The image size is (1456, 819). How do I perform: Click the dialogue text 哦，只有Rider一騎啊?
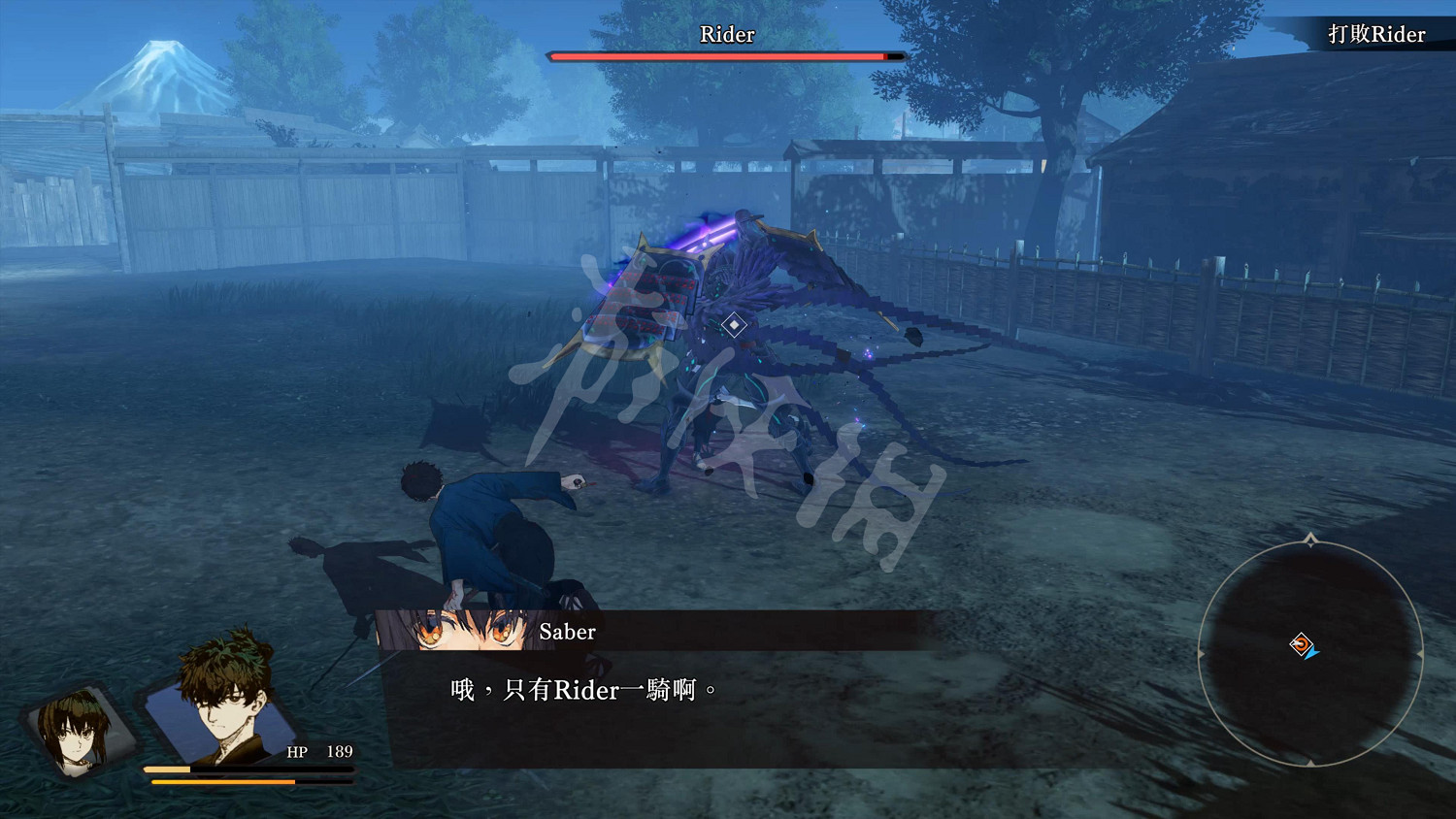coord(582,691)
